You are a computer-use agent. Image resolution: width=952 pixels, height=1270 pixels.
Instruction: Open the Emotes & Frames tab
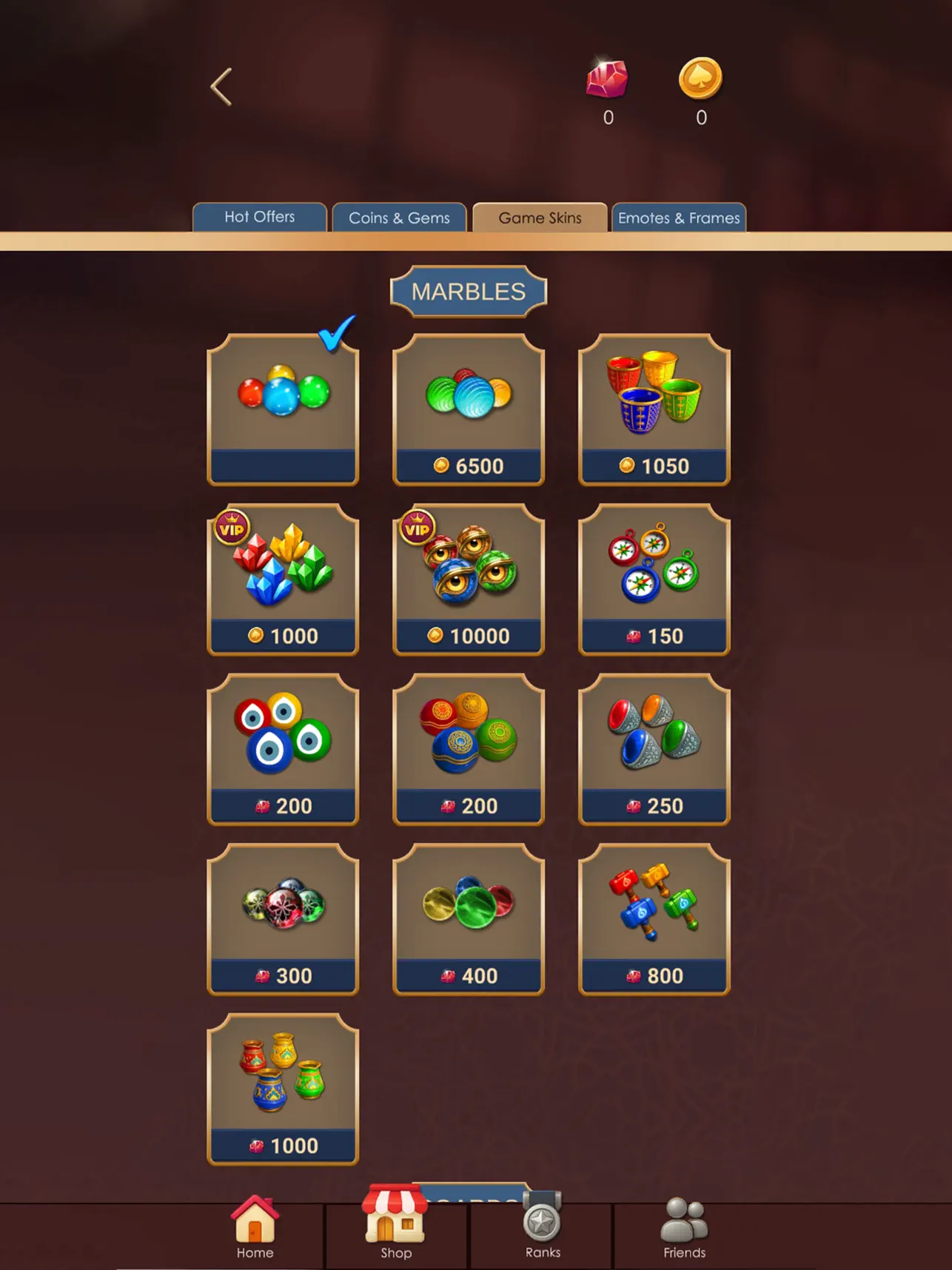(679, 218)
